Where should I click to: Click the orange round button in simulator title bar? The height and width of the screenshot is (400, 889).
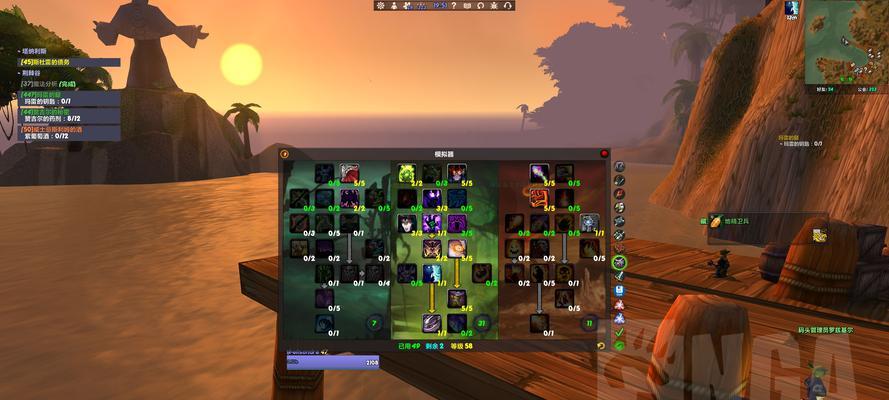tap(285, 154)
